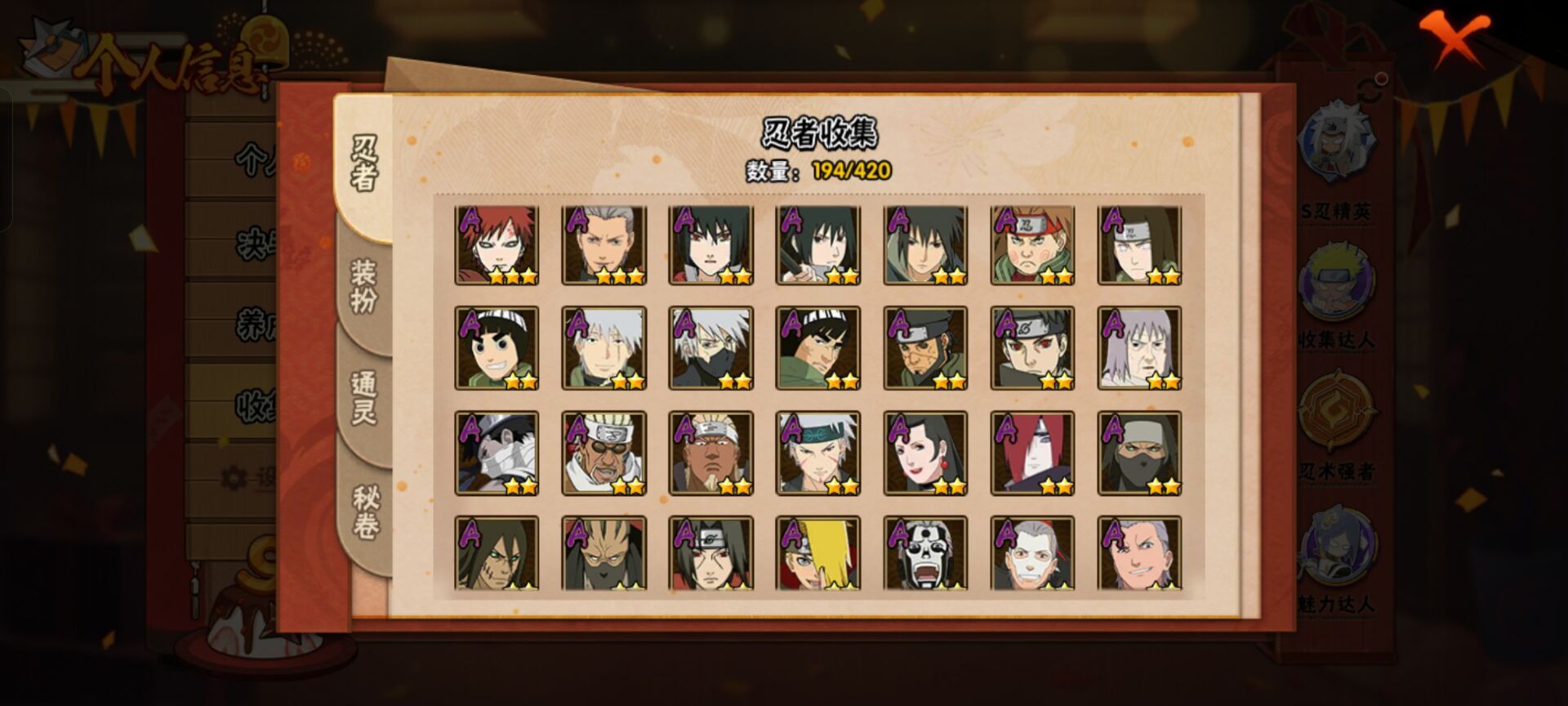
Task: Open the 装扮 tab
Action: pyautogui.click(x=364, y=286)
